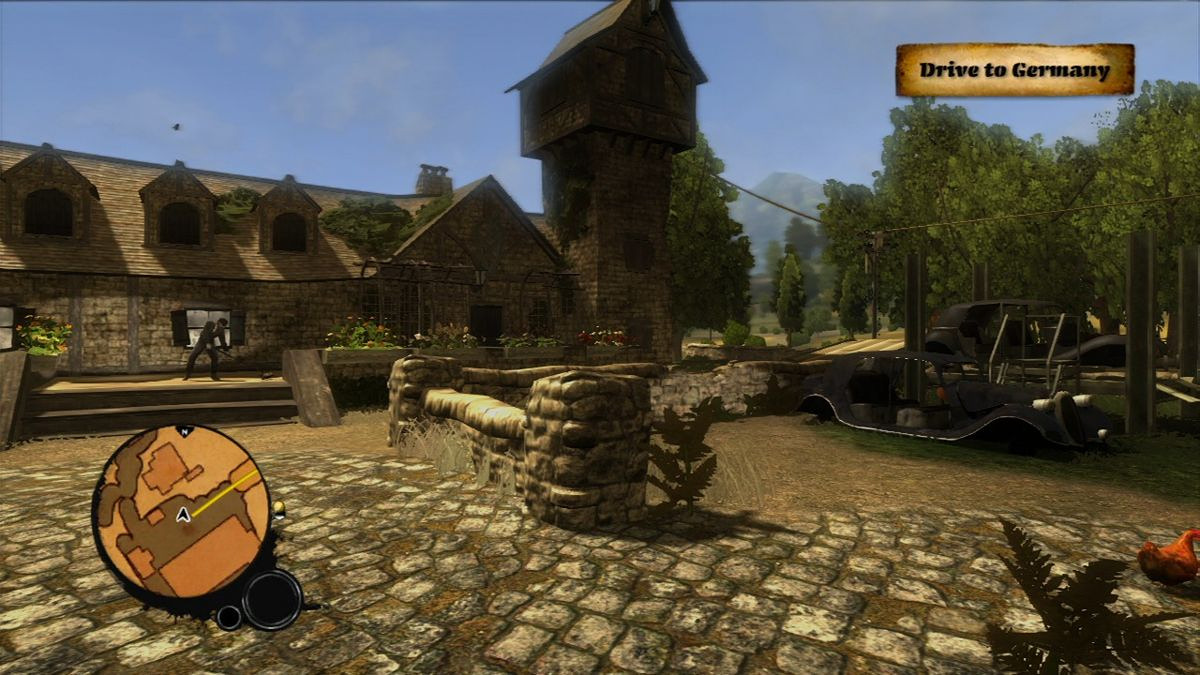Click the north compass marker on minimap
This screenshot has height=675, width=1200.
coord(183,430)
